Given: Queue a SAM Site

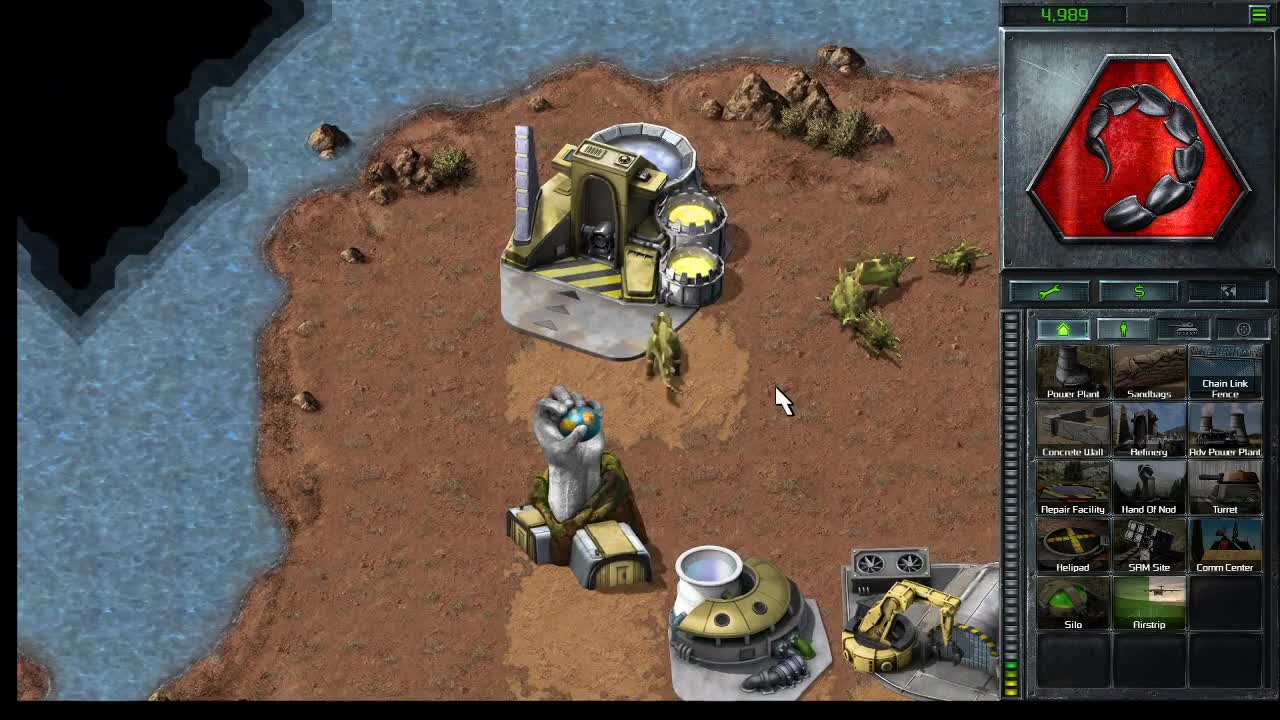Looking at the screenshot, I should click(x=1149, y=545).
